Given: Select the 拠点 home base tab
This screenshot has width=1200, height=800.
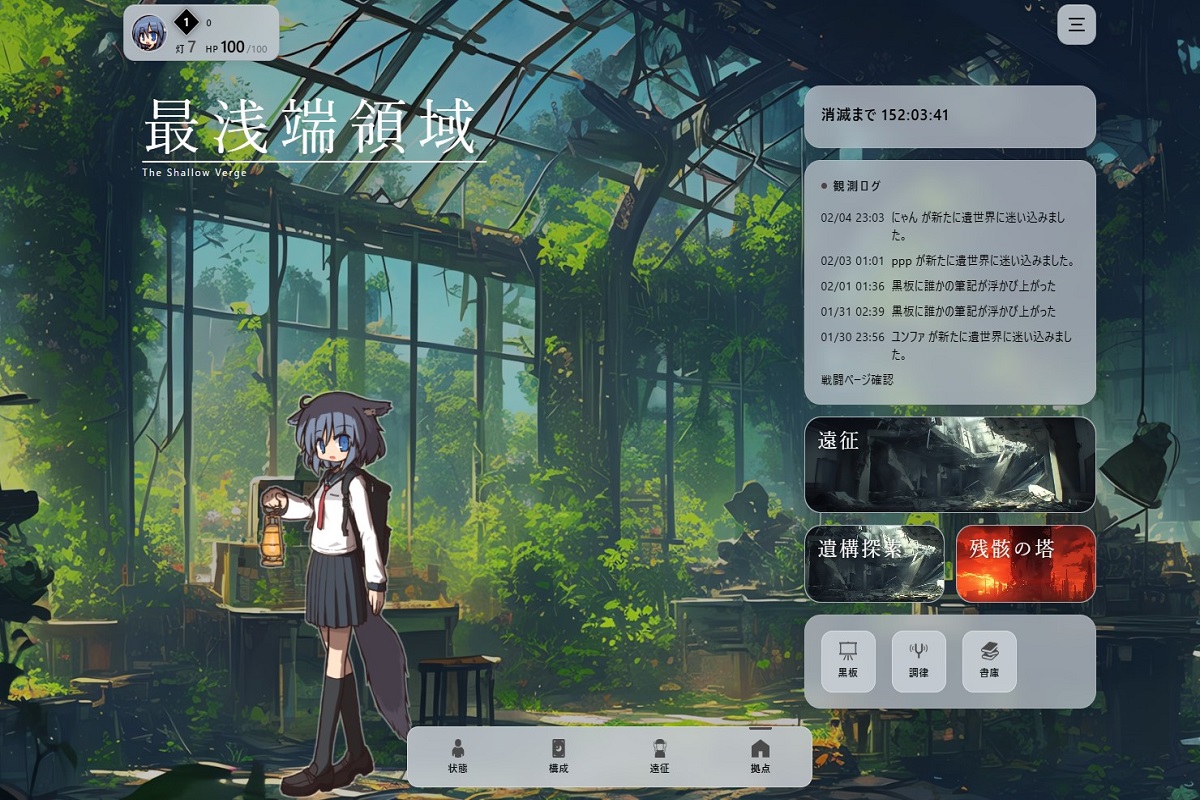Looking at the screenshot, I should 760,756.
